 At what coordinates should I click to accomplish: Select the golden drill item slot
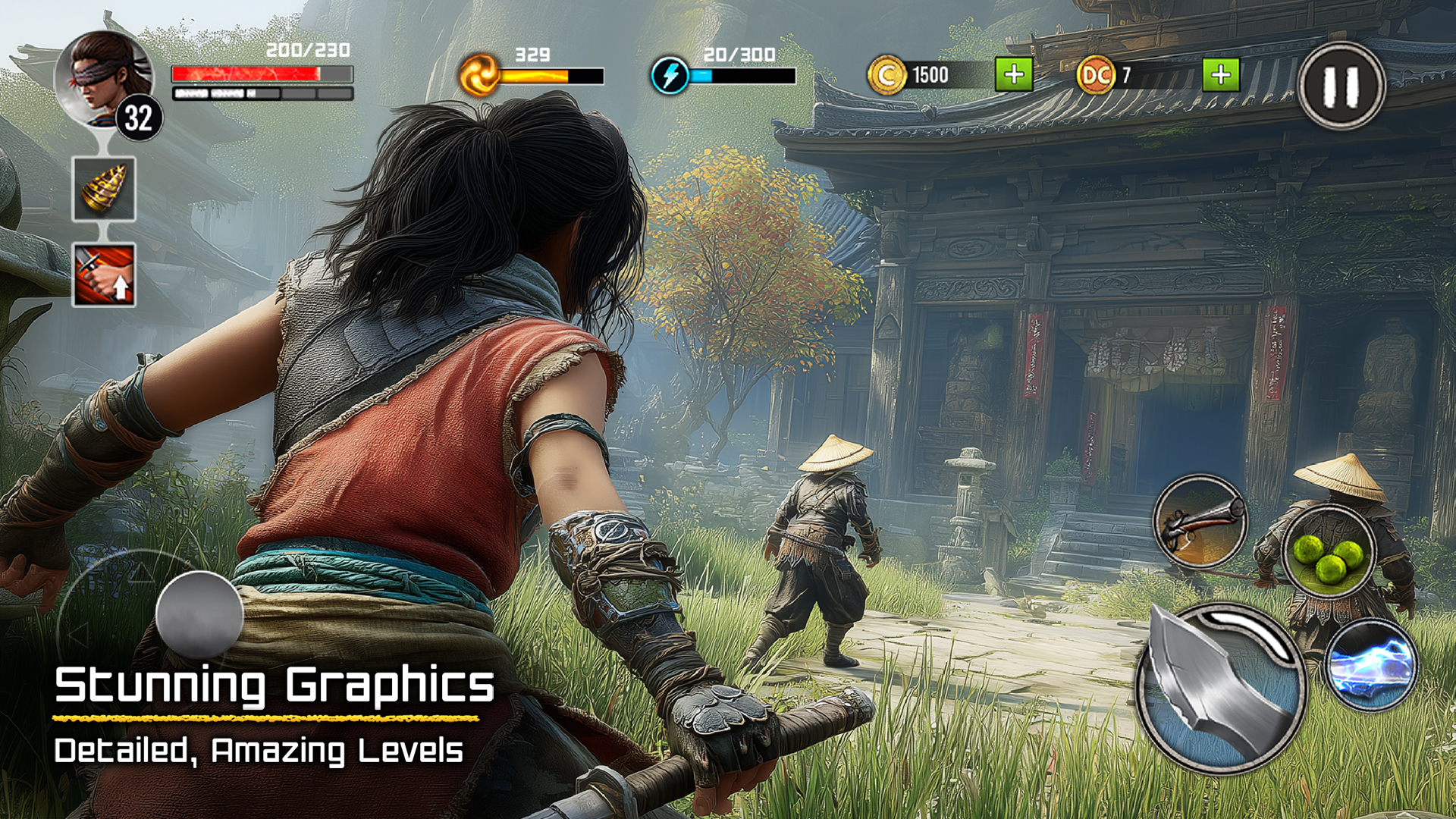(104, 190)
